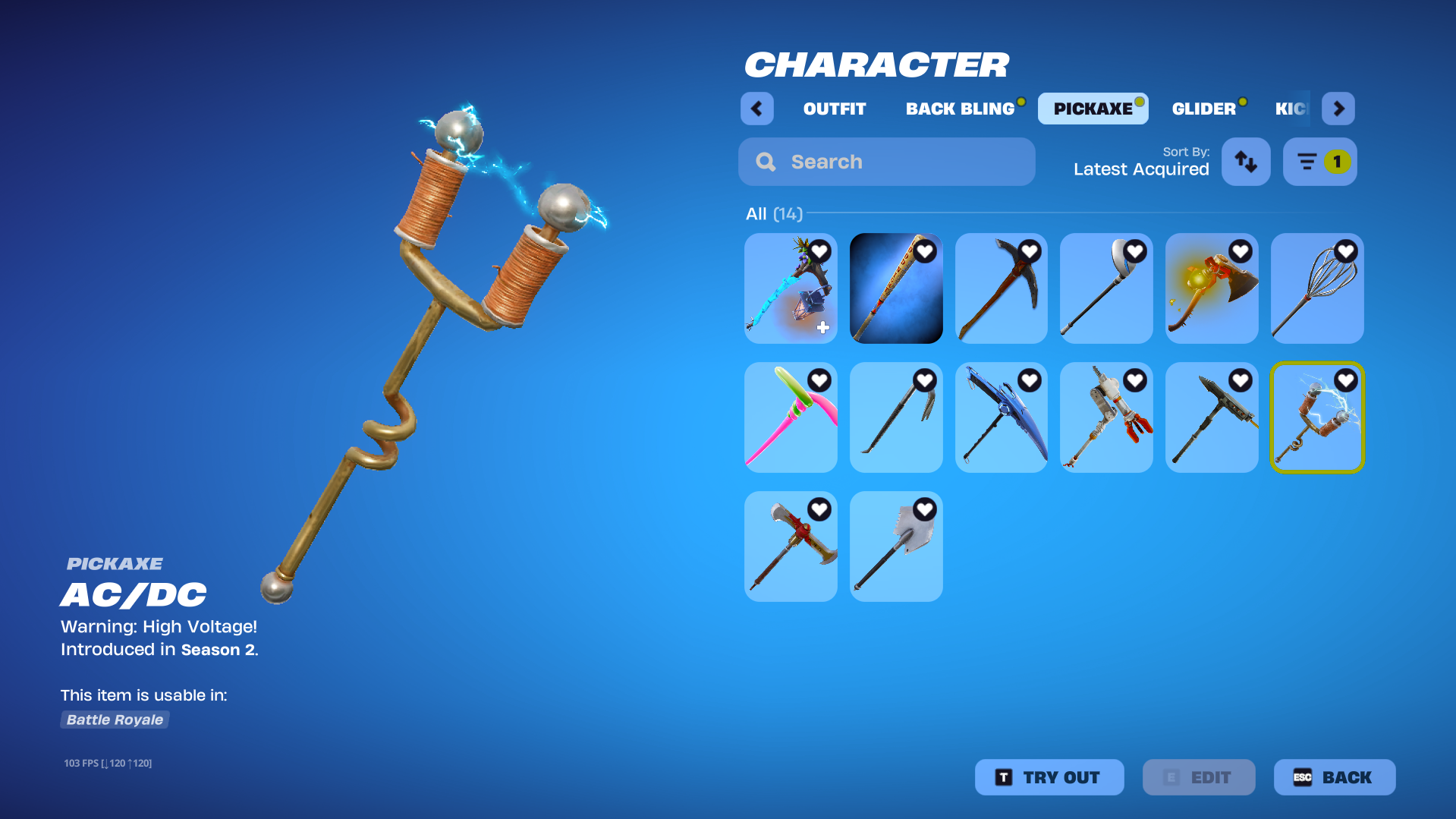Open the filter options button
The image size is (1456, 819).
point(1319,162)
